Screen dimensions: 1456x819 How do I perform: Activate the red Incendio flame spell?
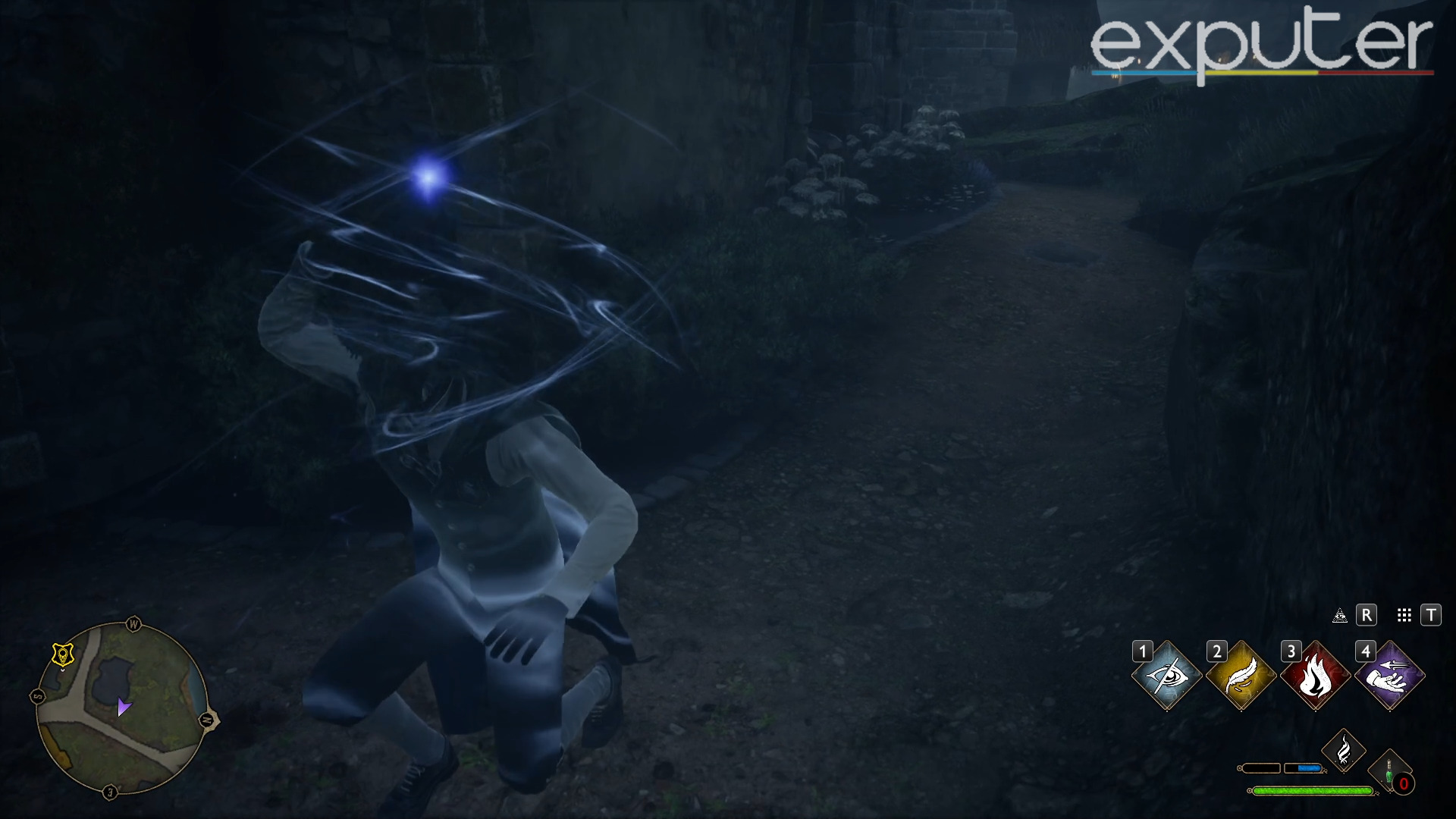pyautogui.click(x=1315, y=676)
